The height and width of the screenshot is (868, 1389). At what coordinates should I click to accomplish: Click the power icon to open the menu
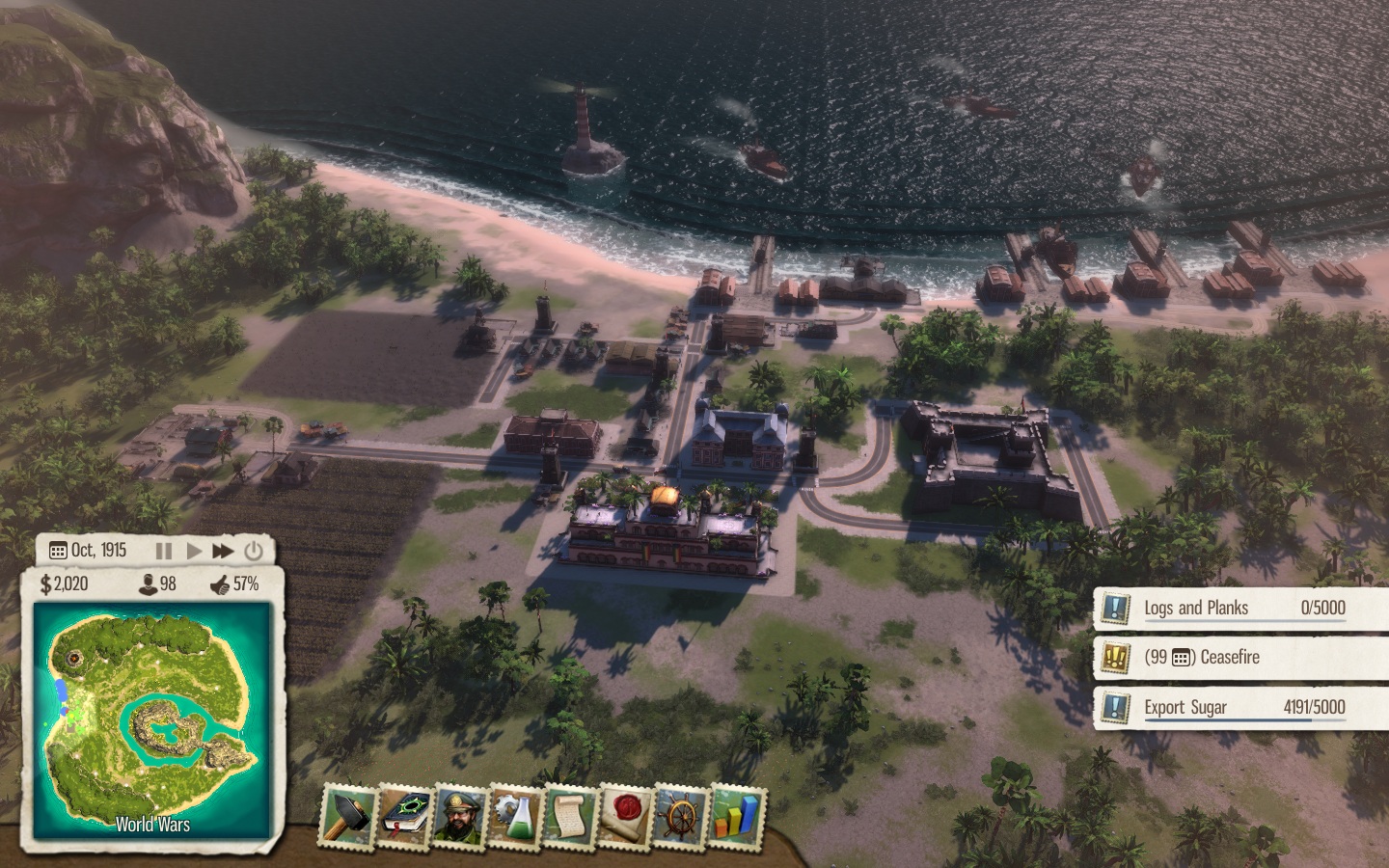[254, 551]
